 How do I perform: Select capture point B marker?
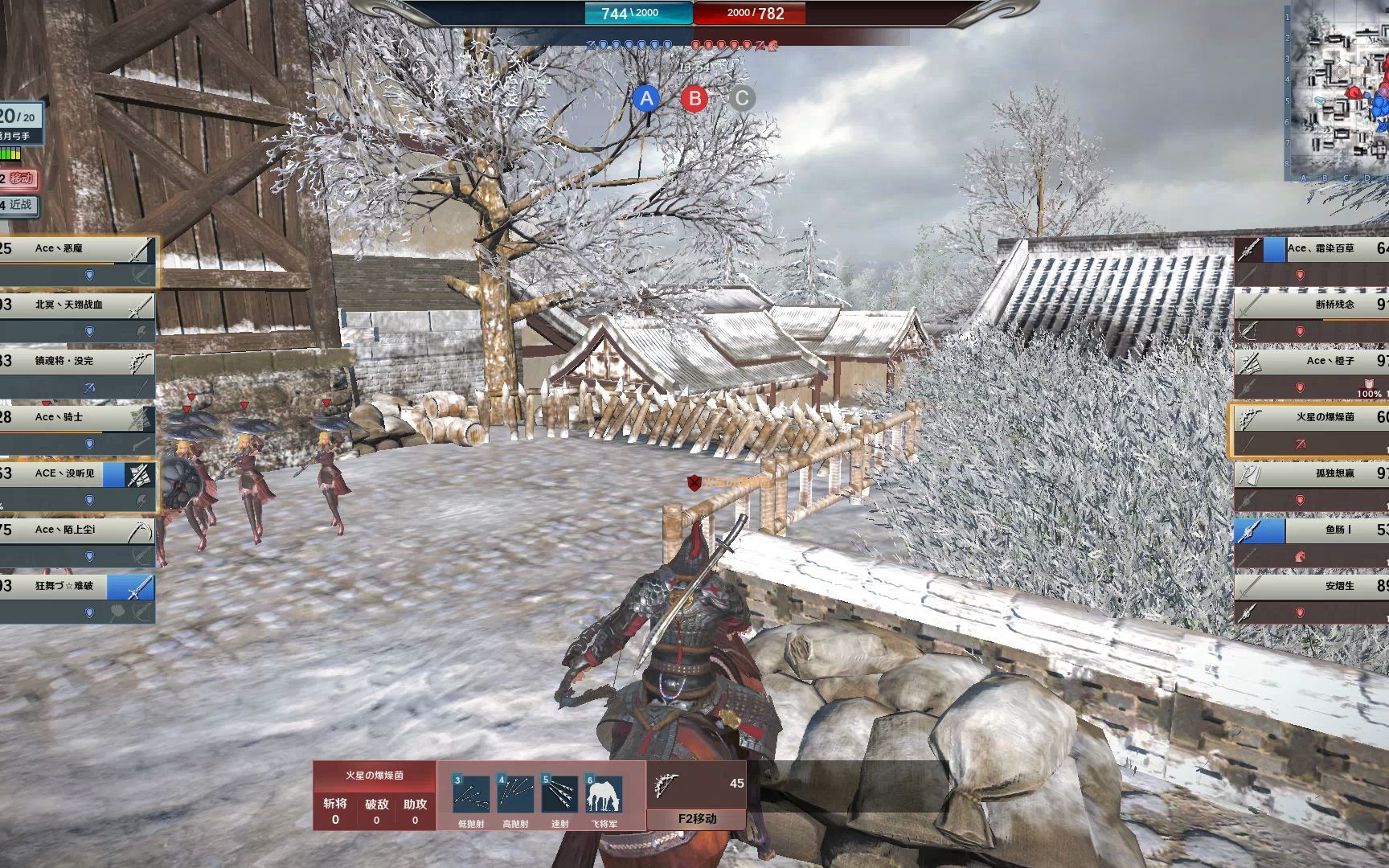click(694, 99)
